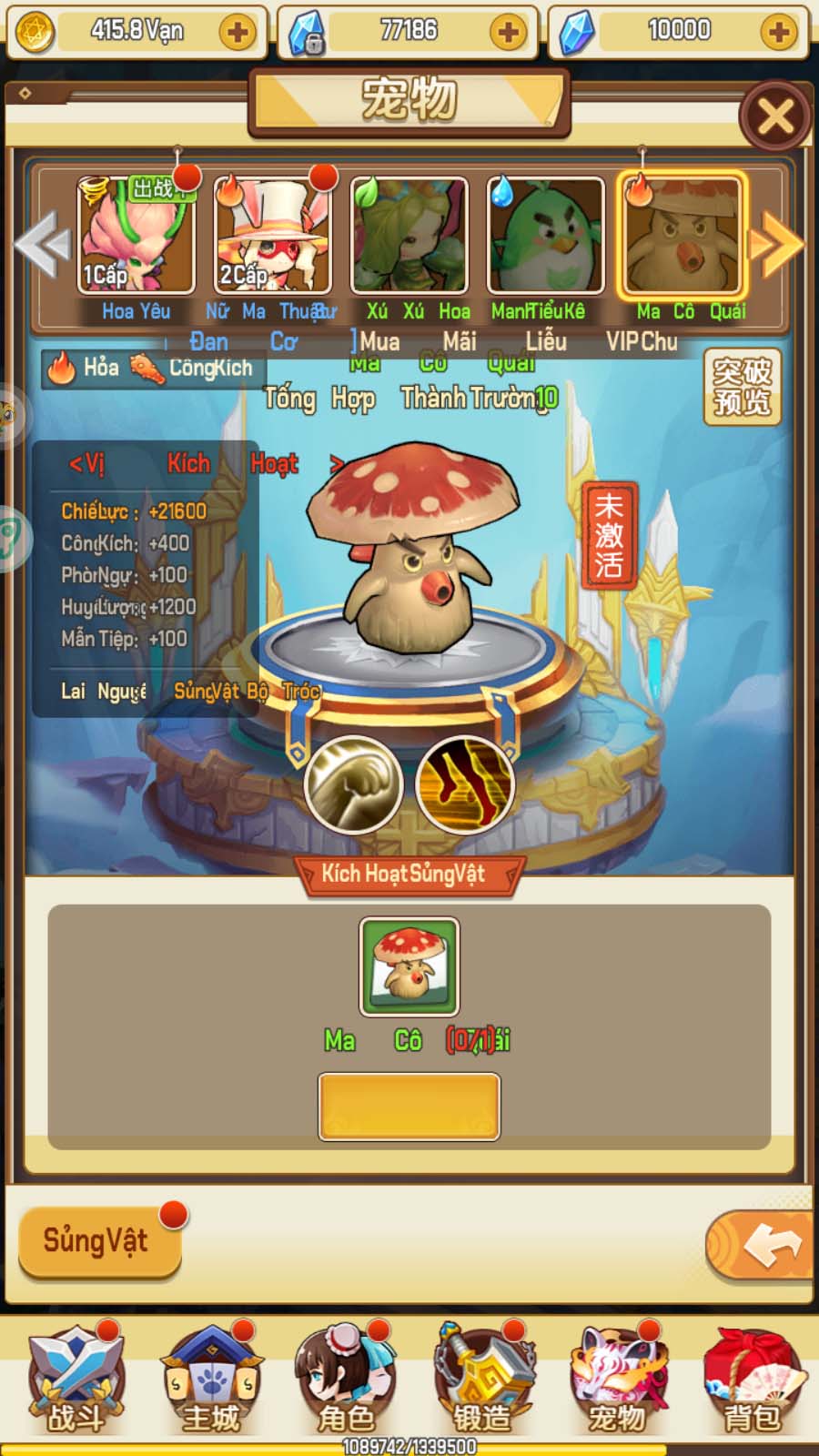Open the Sủng Vật tab button
The image size is (819, 1456).
100,1241
